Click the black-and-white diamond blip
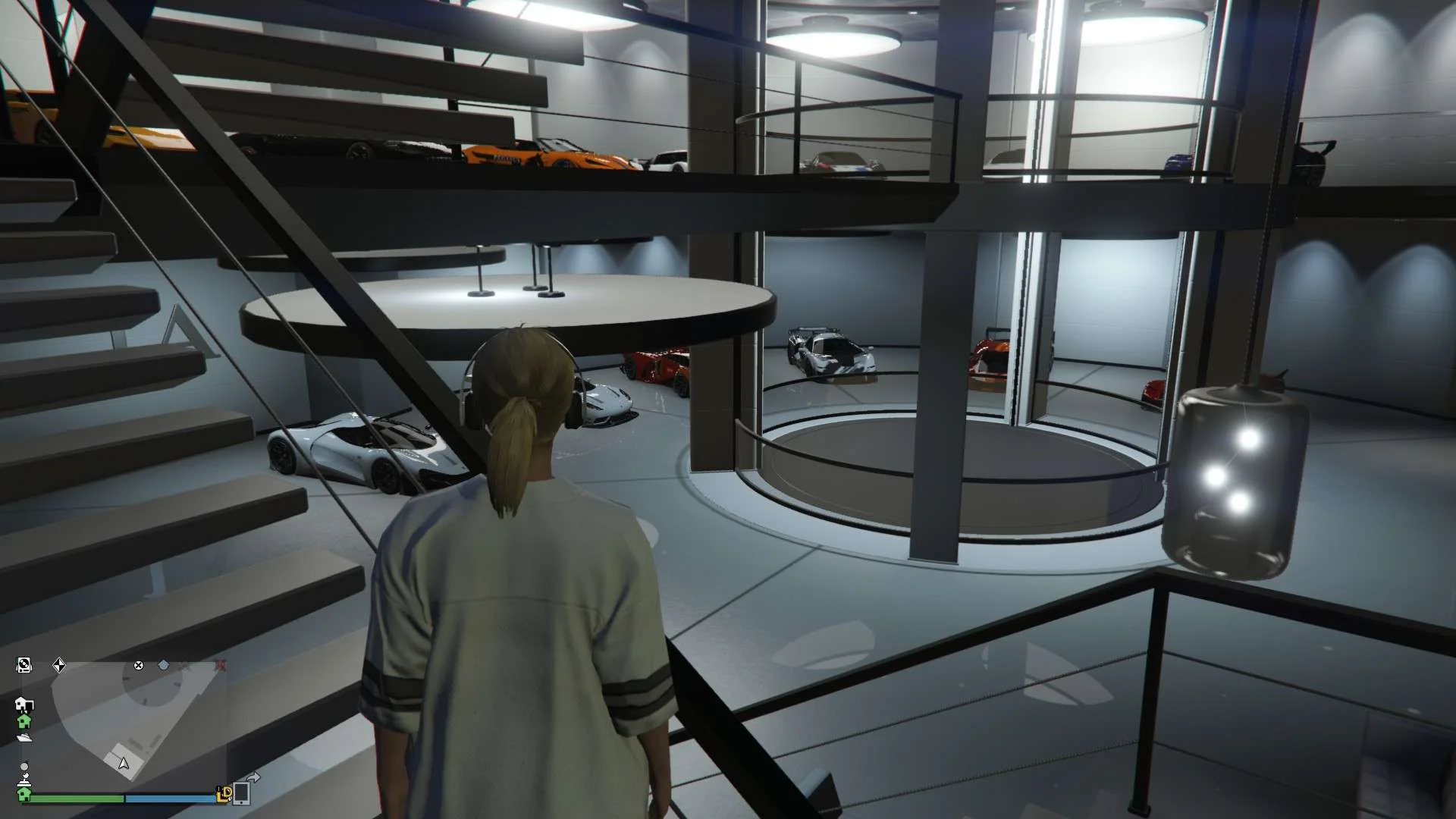This screenshot has height=819, width=1456. coord(59,666)
